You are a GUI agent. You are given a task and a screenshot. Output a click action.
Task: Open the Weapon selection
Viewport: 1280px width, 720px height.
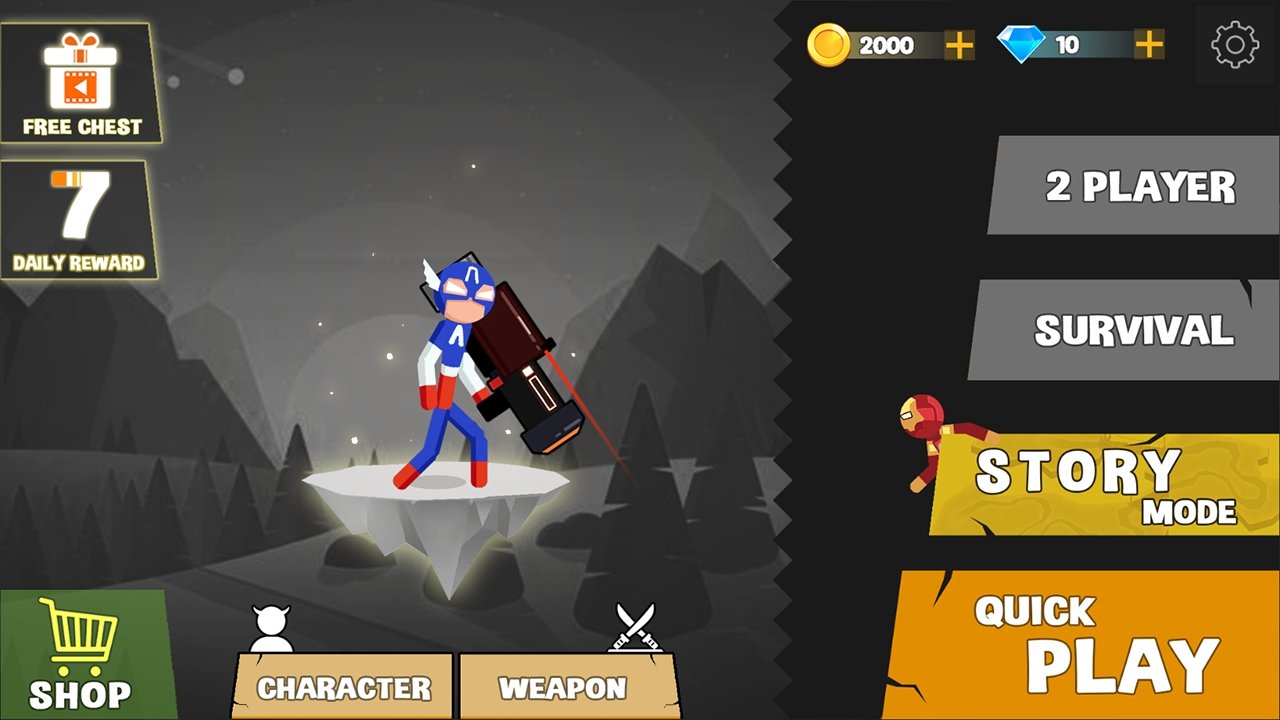(x=565, y=687)
